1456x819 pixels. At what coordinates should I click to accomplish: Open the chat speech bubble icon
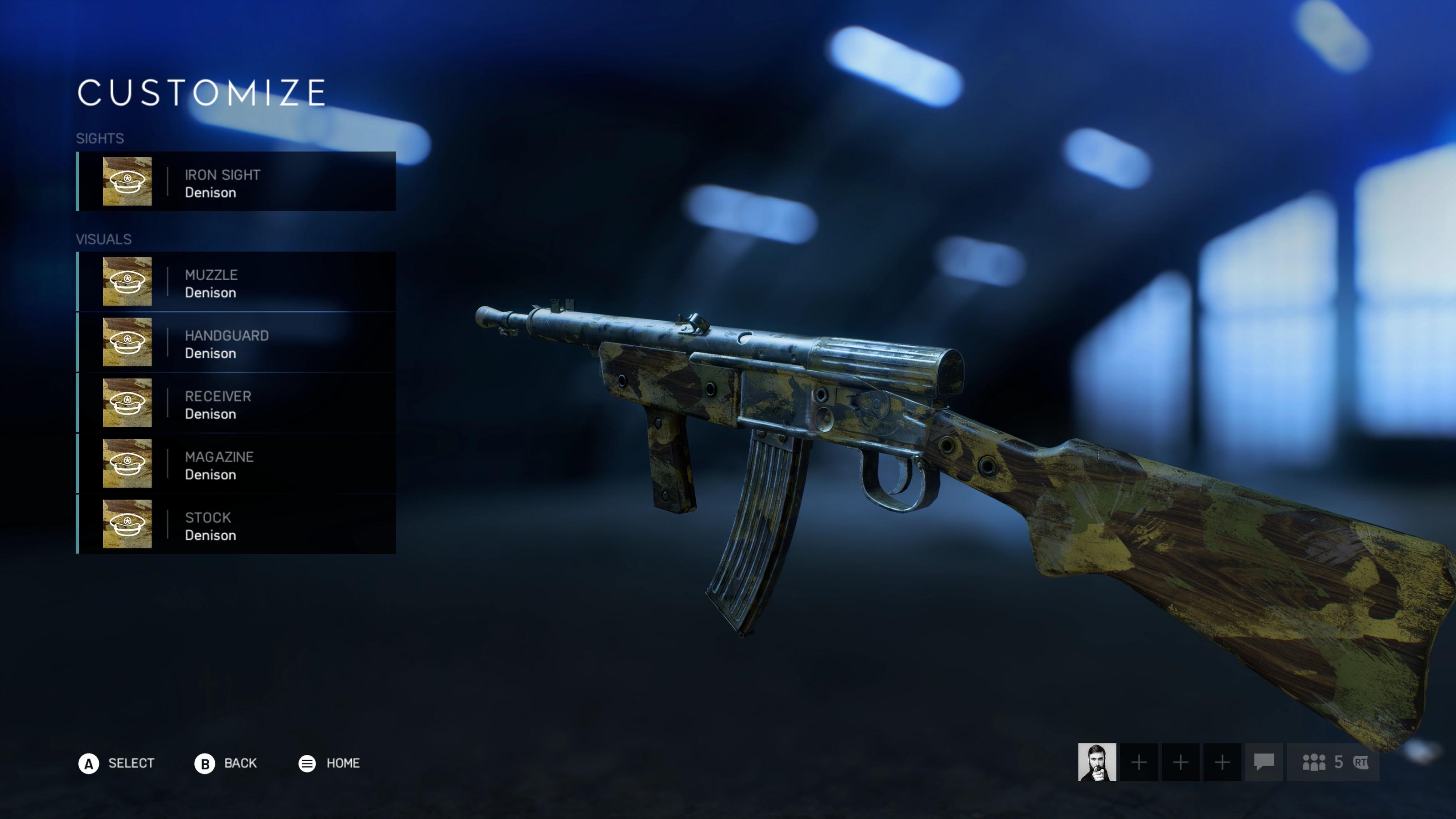point(1264,762)
